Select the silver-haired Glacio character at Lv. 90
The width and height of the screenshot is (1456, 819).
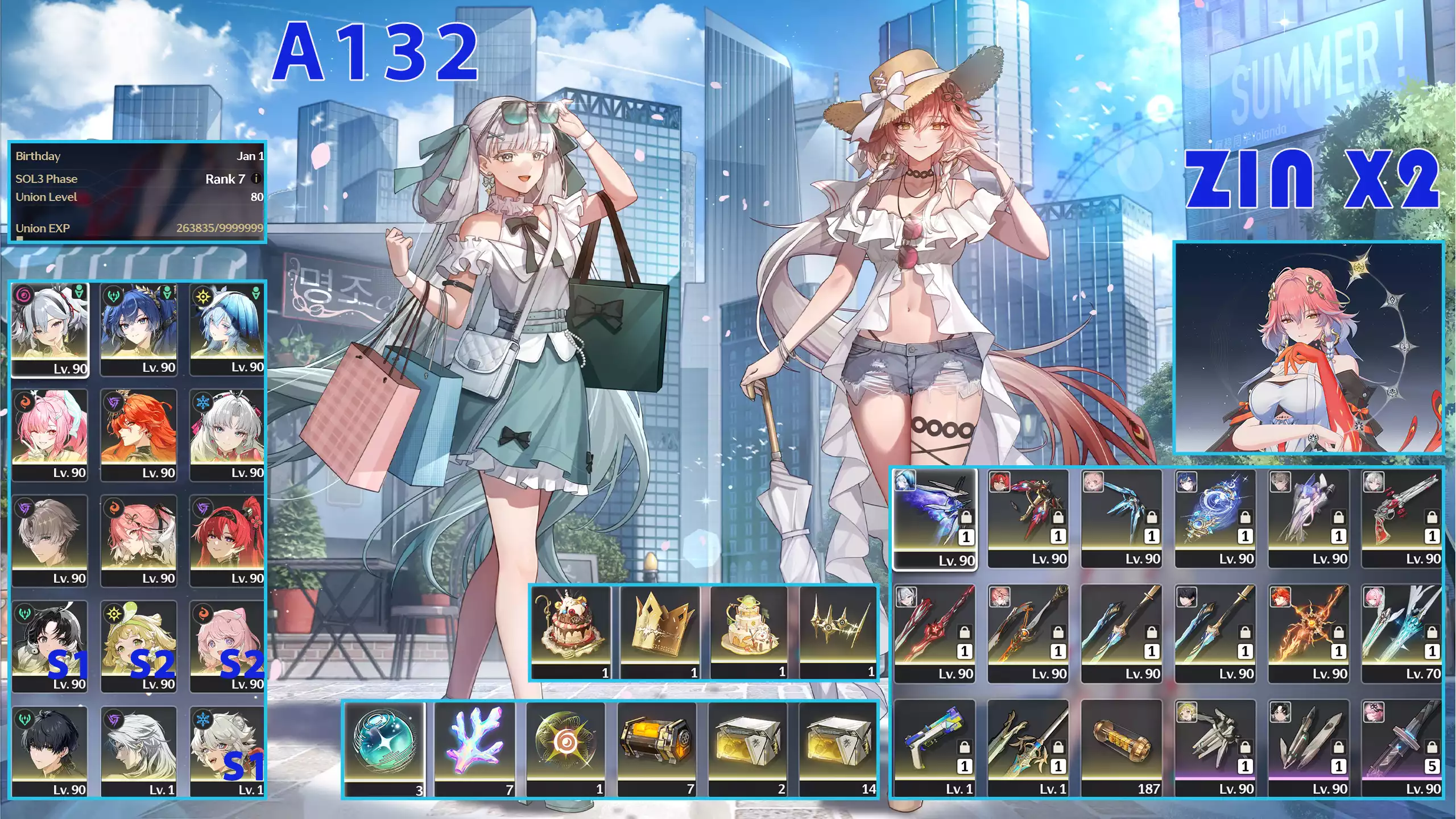click(x=227, y=435)
